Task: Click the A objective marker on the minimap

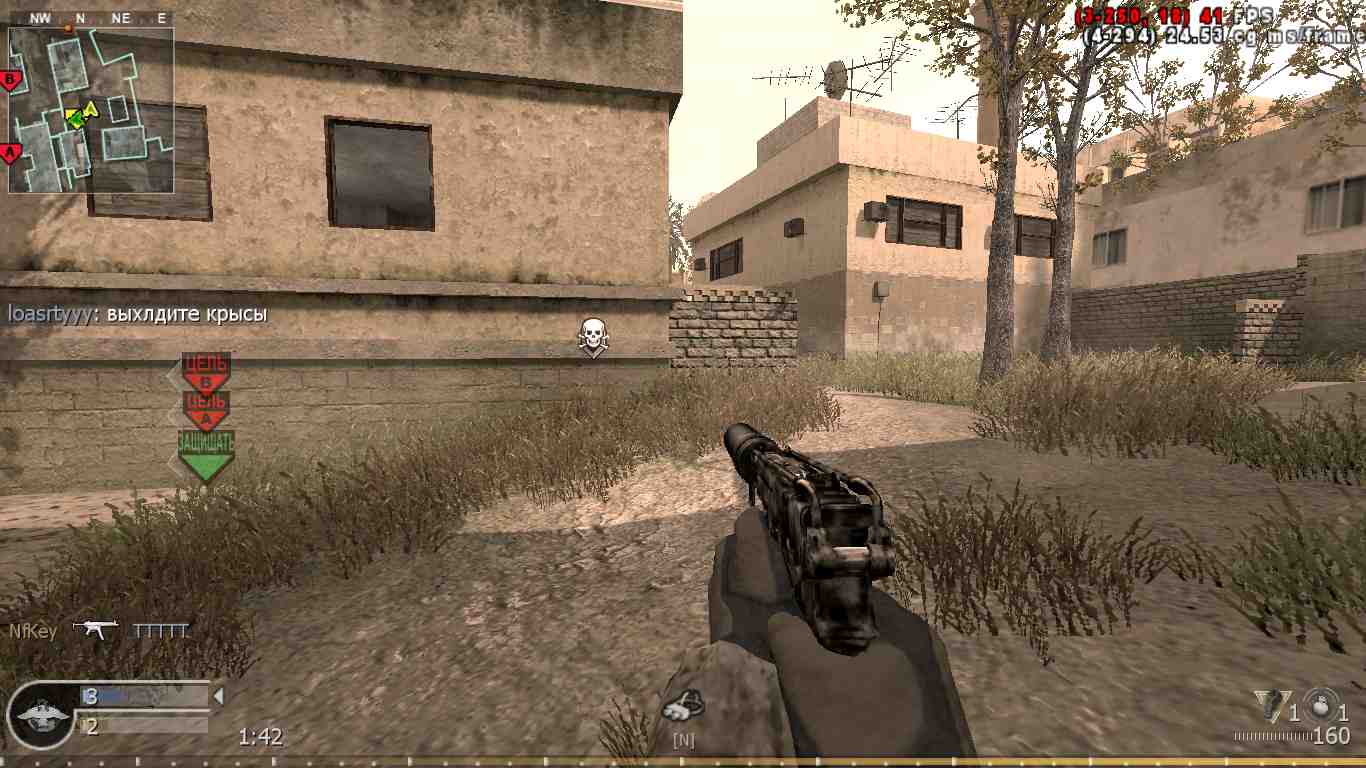Action: click(x=10, y=150)
